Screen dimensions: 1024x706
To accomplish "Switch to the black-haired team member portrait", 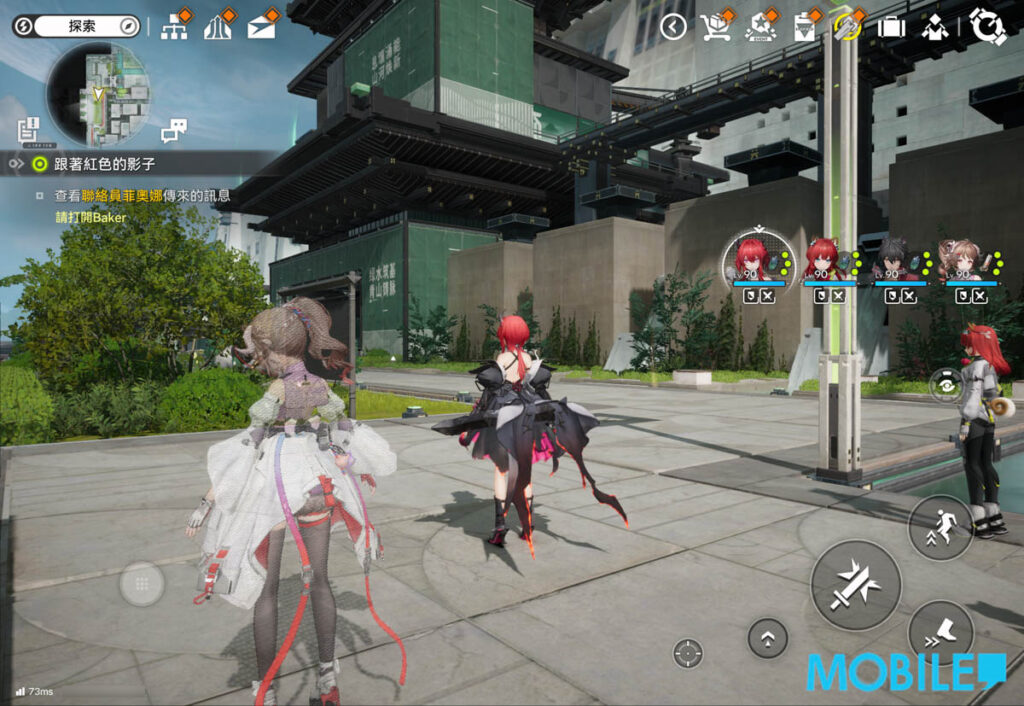I will [x=893, y=260].
